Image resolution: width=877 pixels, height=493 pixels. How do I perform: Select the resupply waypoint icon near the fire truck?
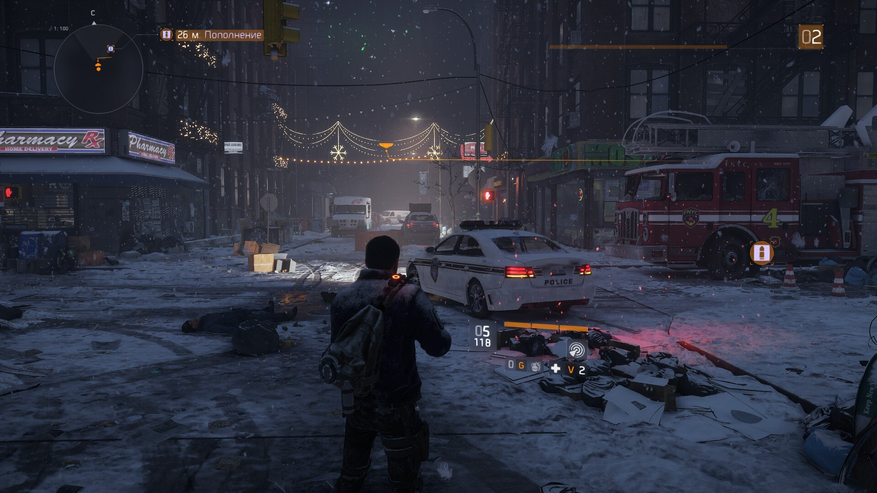762,252
